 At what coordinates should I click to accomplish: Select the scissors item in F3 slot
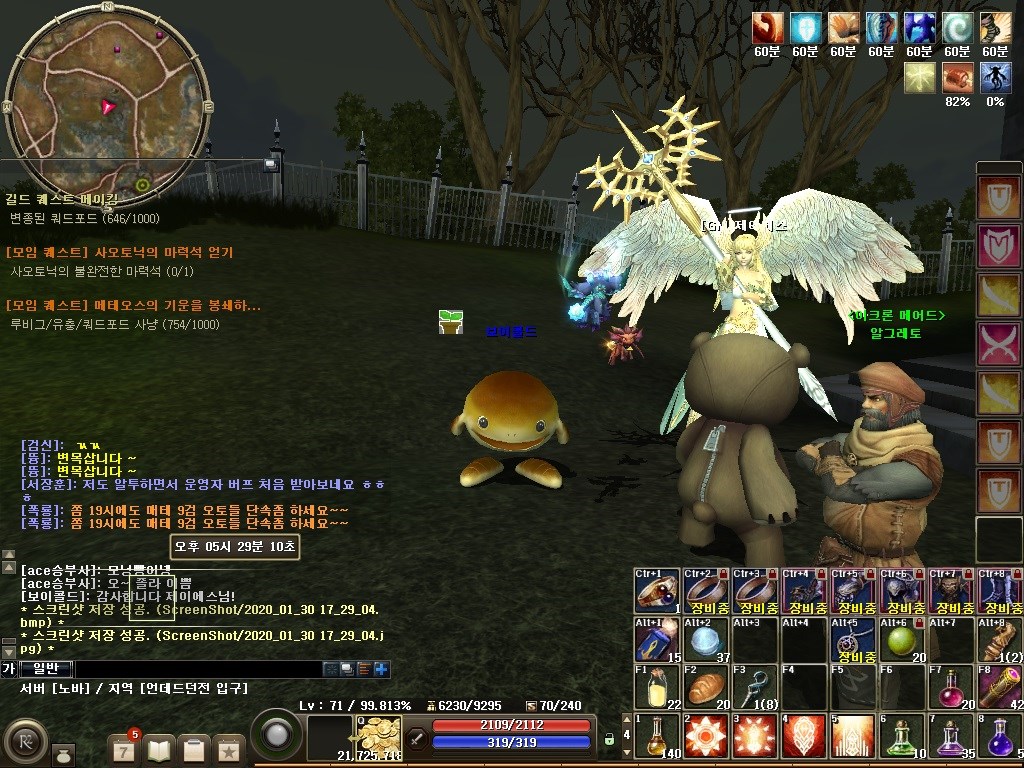click(x=755, y=687)
